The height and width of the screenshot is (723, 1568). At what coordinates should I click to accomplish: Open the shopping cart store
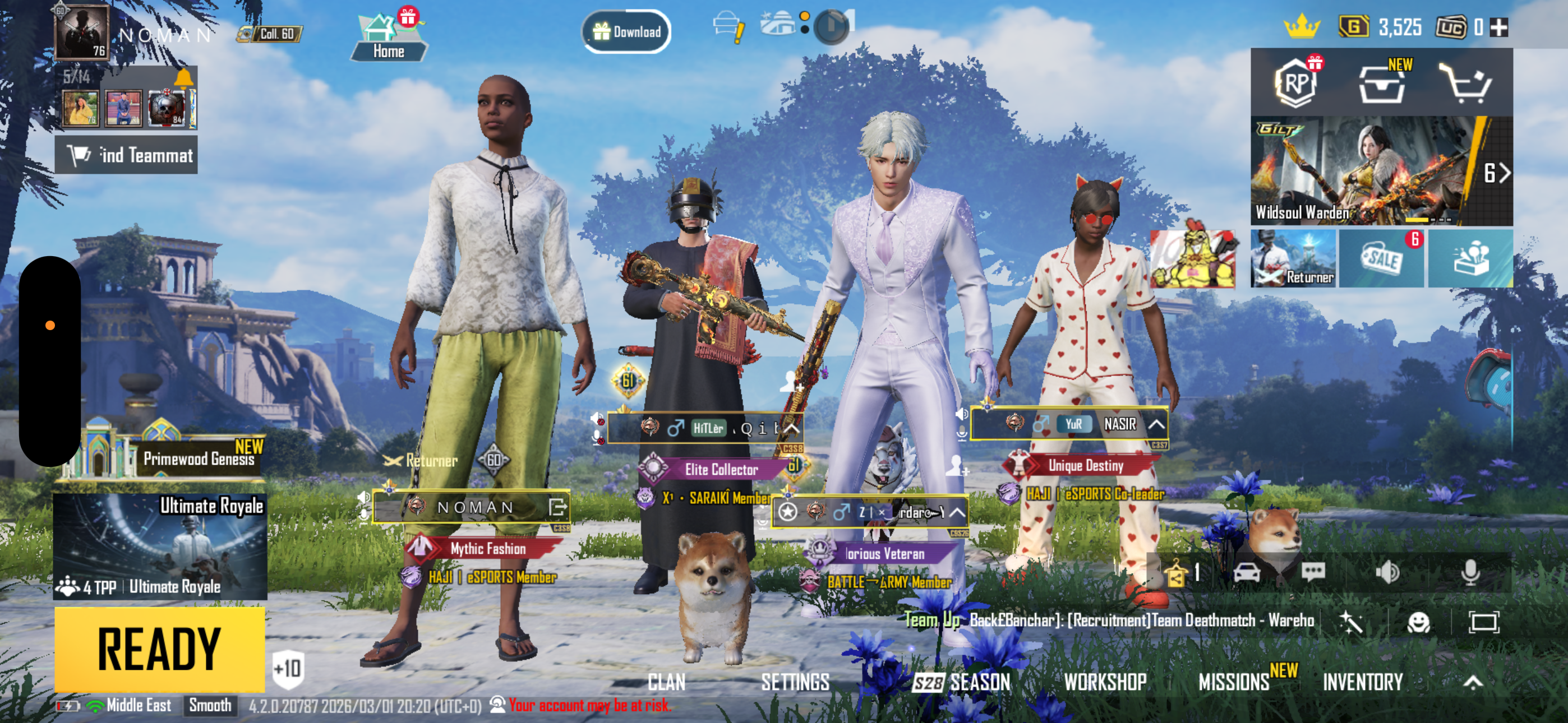pos(1465,84)
